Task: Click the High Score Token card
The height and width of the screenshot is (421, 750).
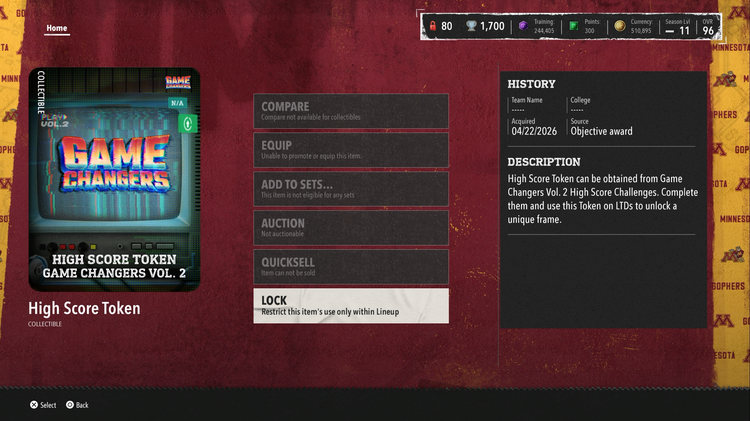Action: (114, 179)
